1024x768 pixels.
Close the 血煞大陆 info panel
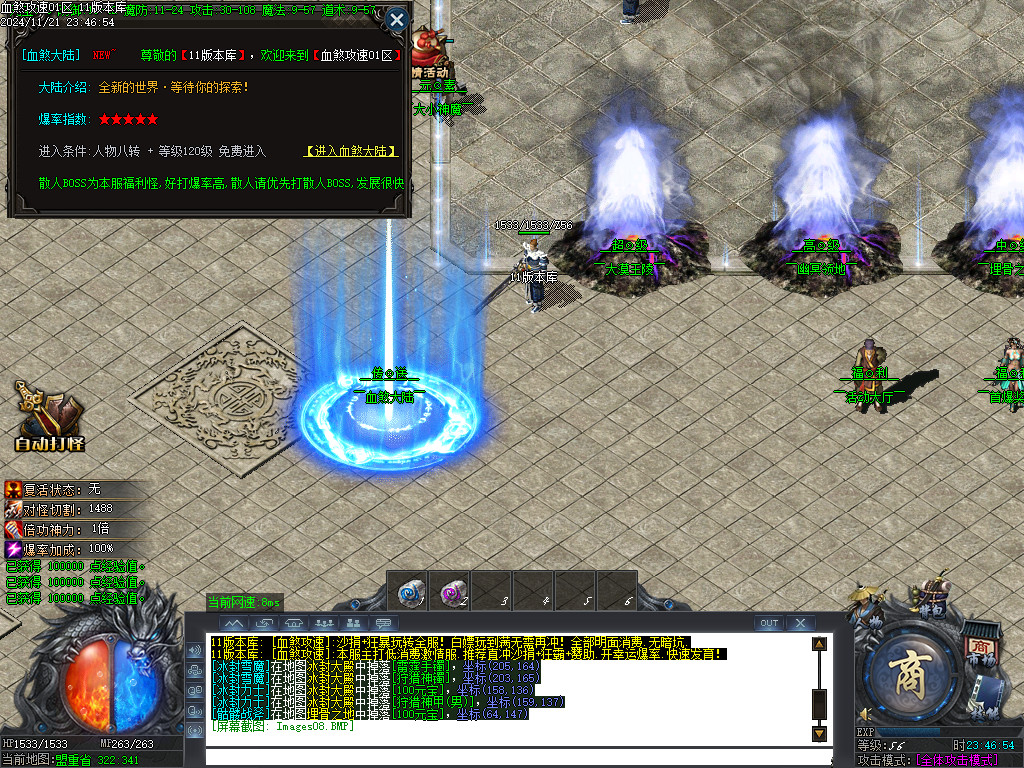click(397, 19)
